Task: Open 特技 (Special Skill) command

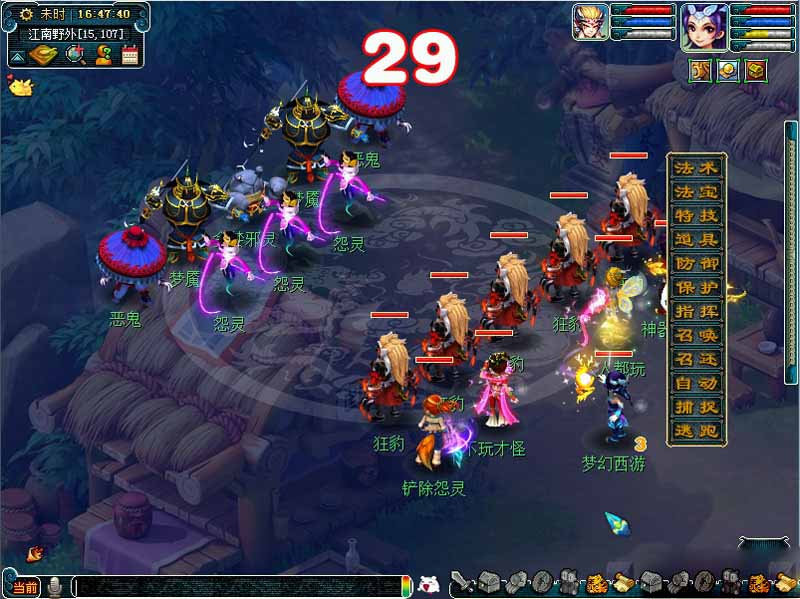Action: click(x=697, y=216)
